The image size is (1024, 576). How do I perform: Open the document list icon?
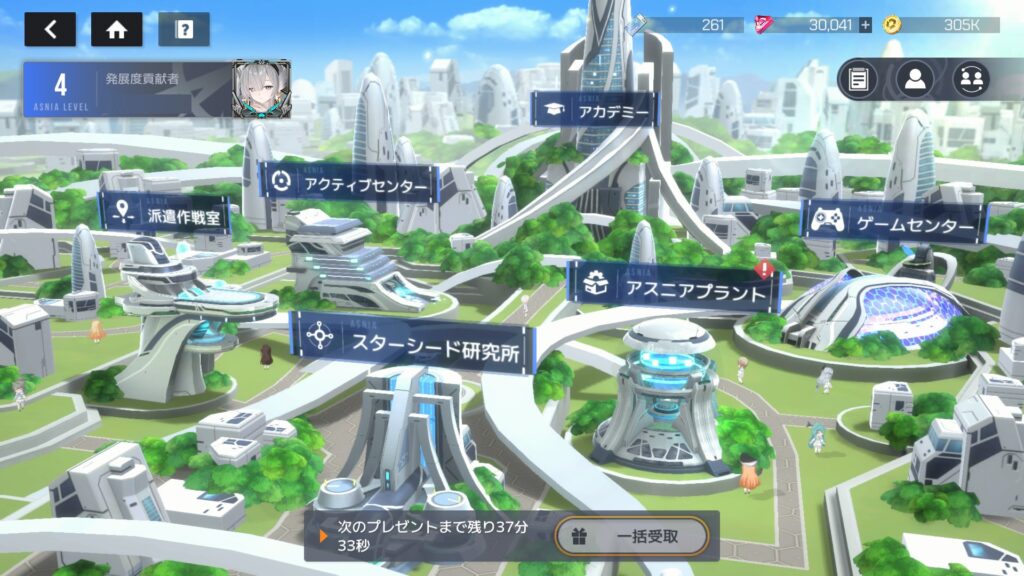tap(858, 80)
